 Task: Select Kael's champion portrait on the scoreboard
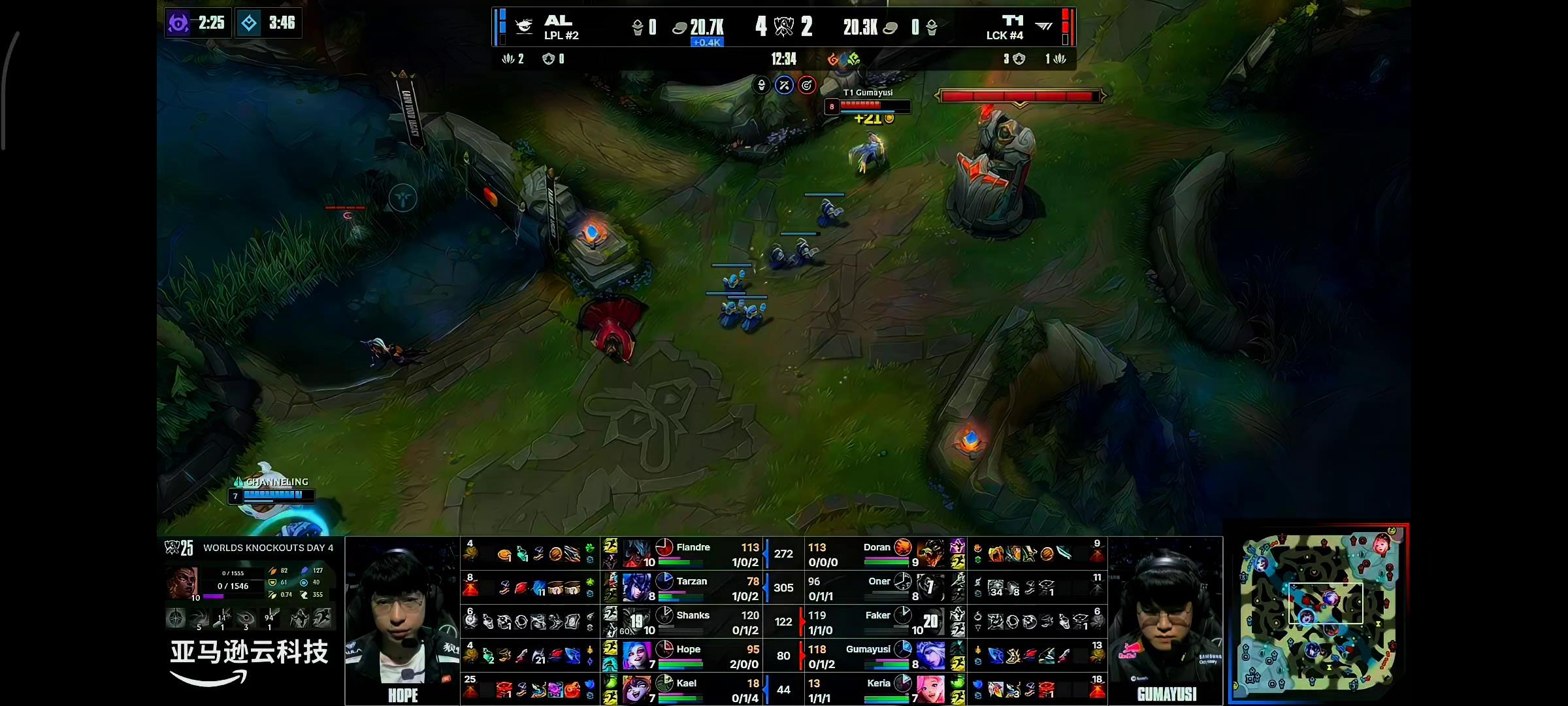(x=637, y=689)
